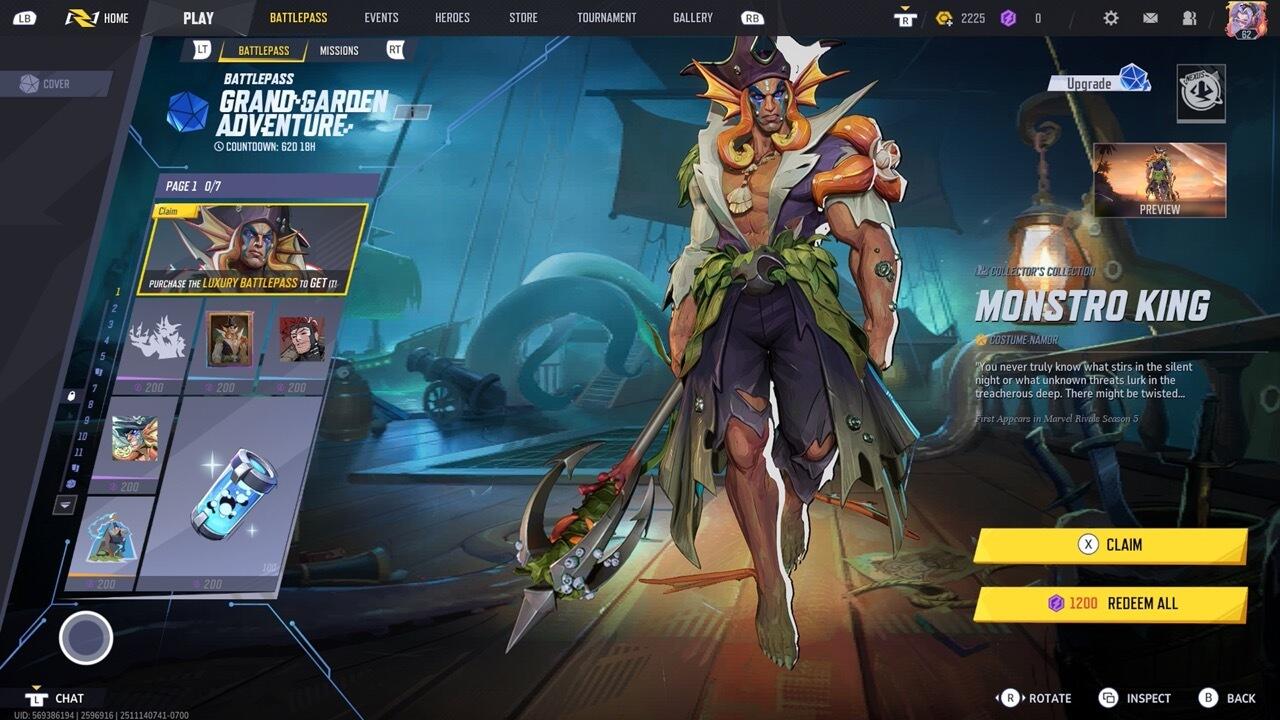Go to the Tournament section
The height and width of the screenshot is (720, 1280).
(x=606, y=18)
